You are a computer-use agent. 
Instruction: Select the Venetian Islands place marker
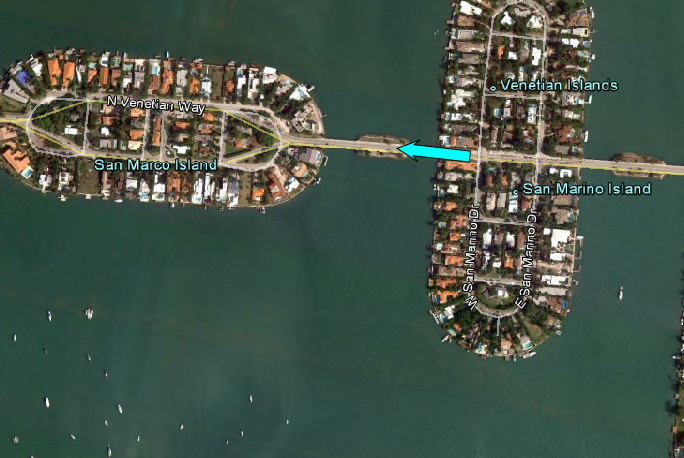pos(493,88)
